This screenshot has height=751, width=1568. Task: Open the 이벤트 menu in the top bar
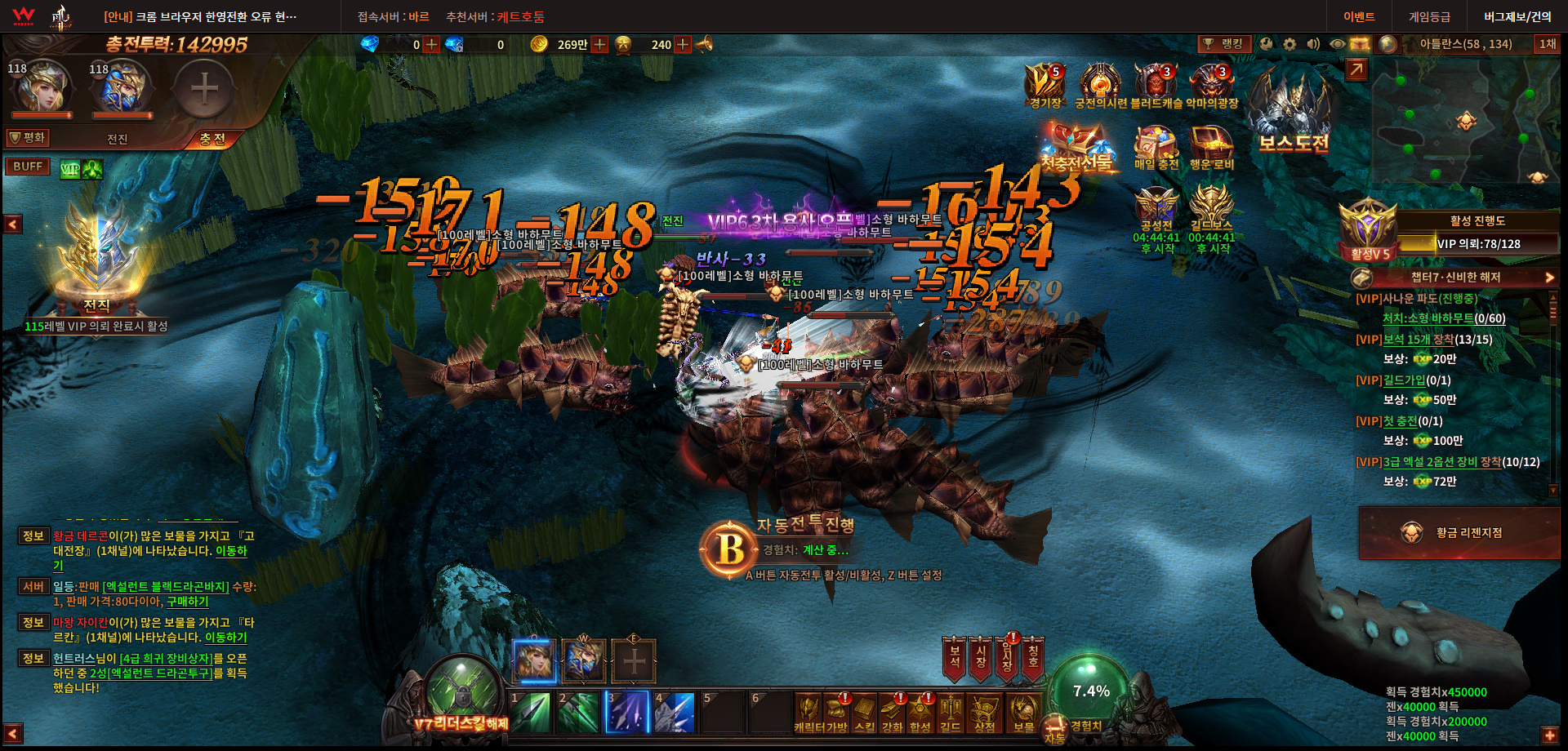1359,17
